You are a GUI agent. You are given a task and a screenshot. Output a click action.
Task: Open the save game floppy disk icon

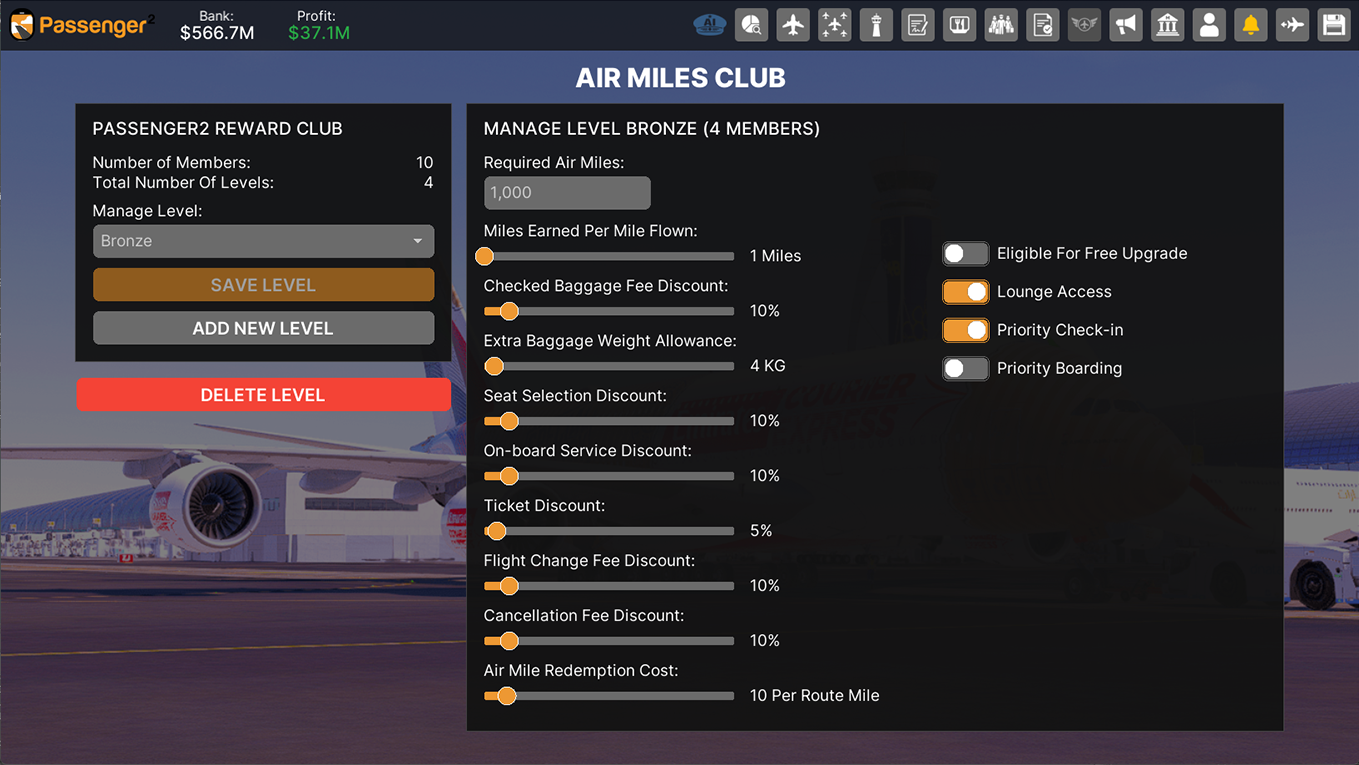pyautogui.click(x=1334, y=25)
